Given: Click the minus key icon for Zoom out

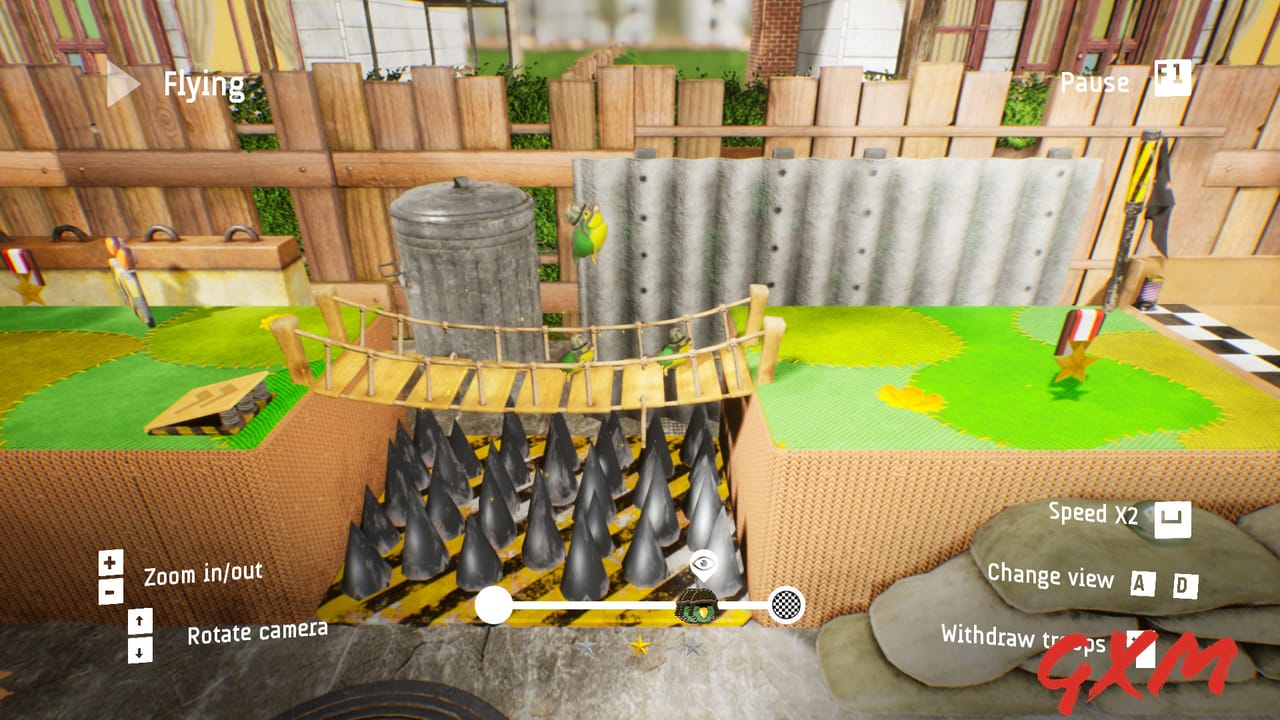Looking at the screenshot, I should pos(108,589).
